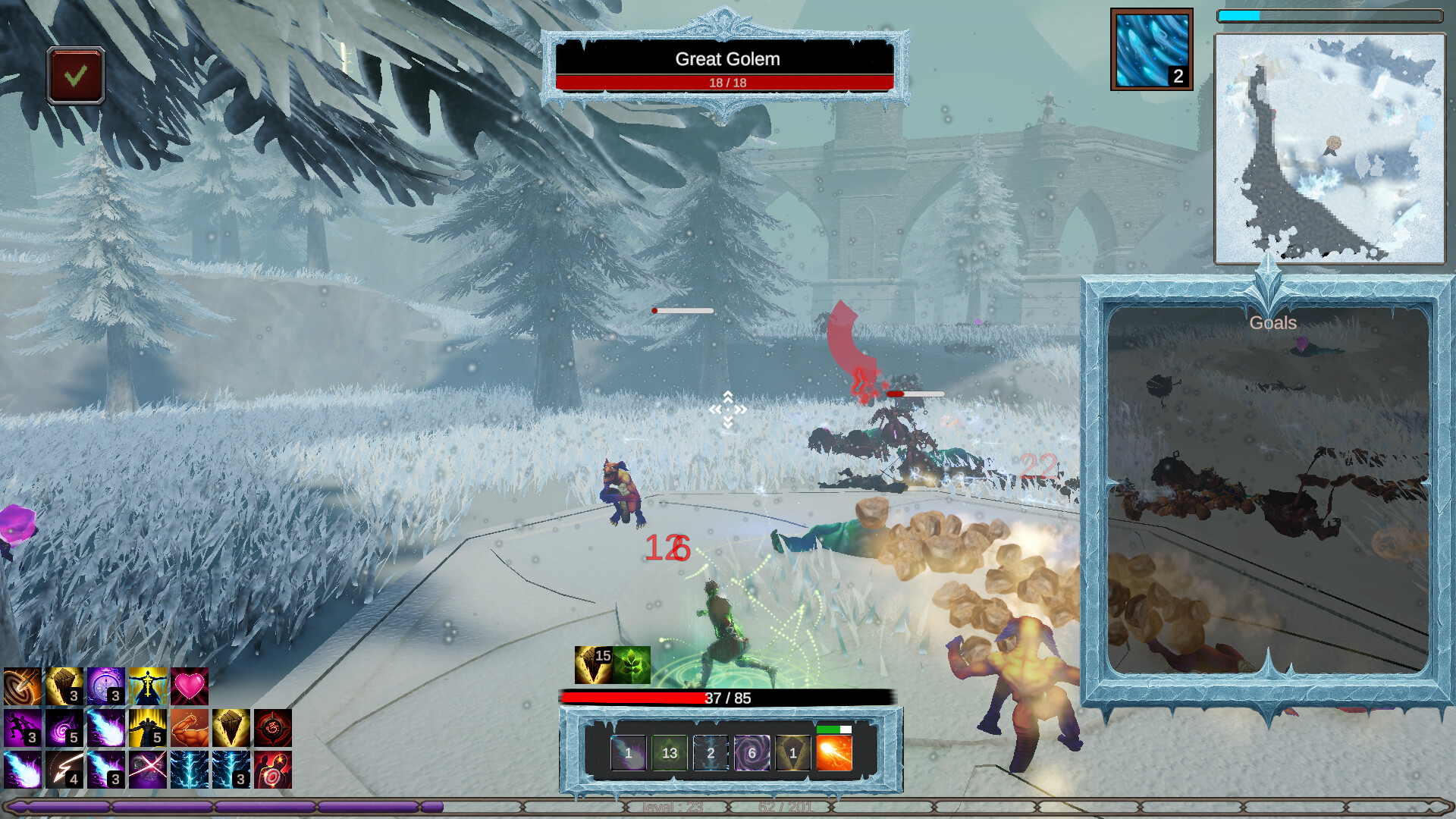Select the green leaf hotbar slot showing 13

click(669, 753)
